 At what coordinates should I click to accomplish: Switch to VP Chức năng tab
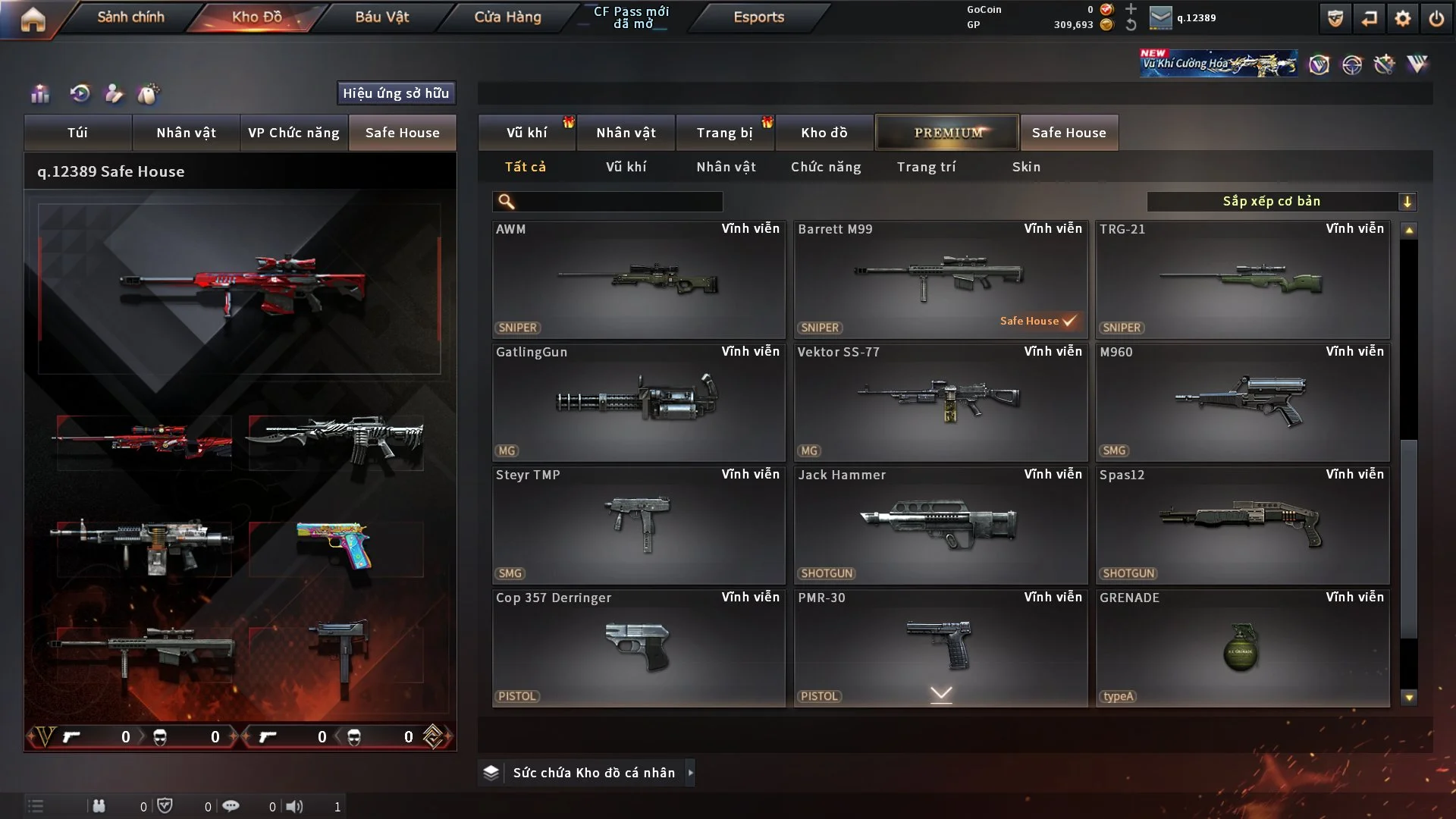pos(293,133)
